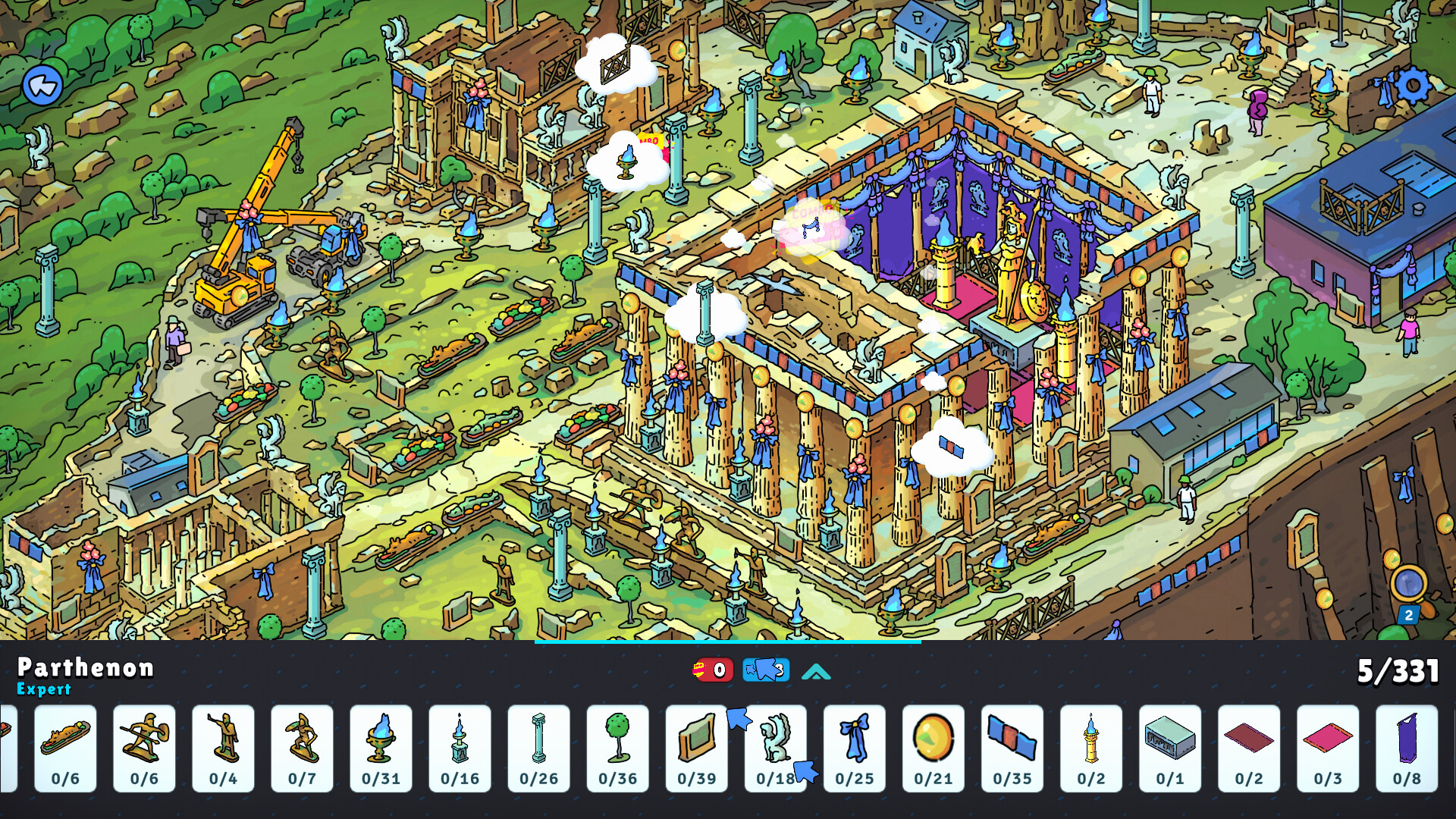This screenshot has width=1456, height=819.
Task: Click the 'Parthenon' level title
Action: point(86,670)
